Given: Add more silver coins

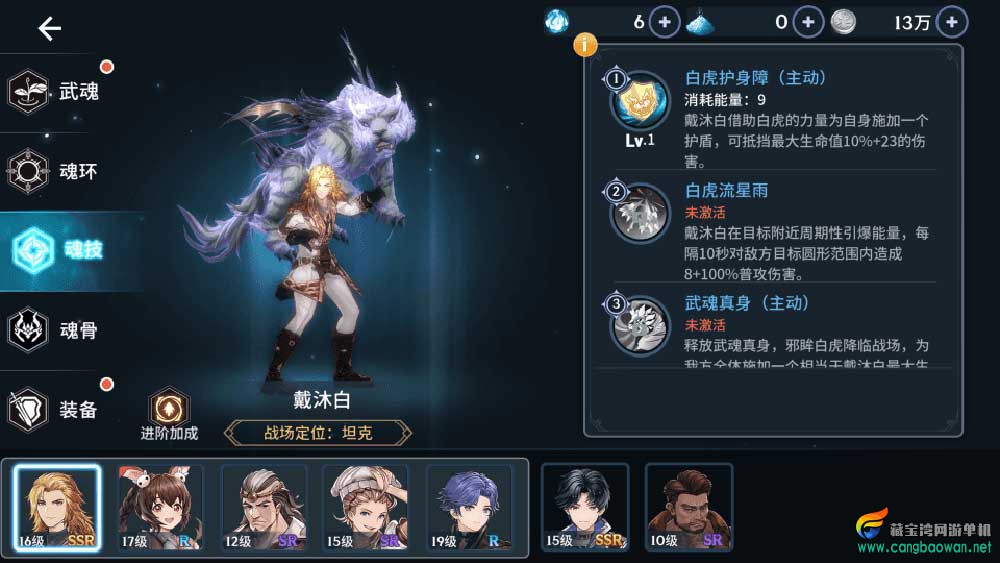Looking at the screenshot, I should click(x=951, y=22).
